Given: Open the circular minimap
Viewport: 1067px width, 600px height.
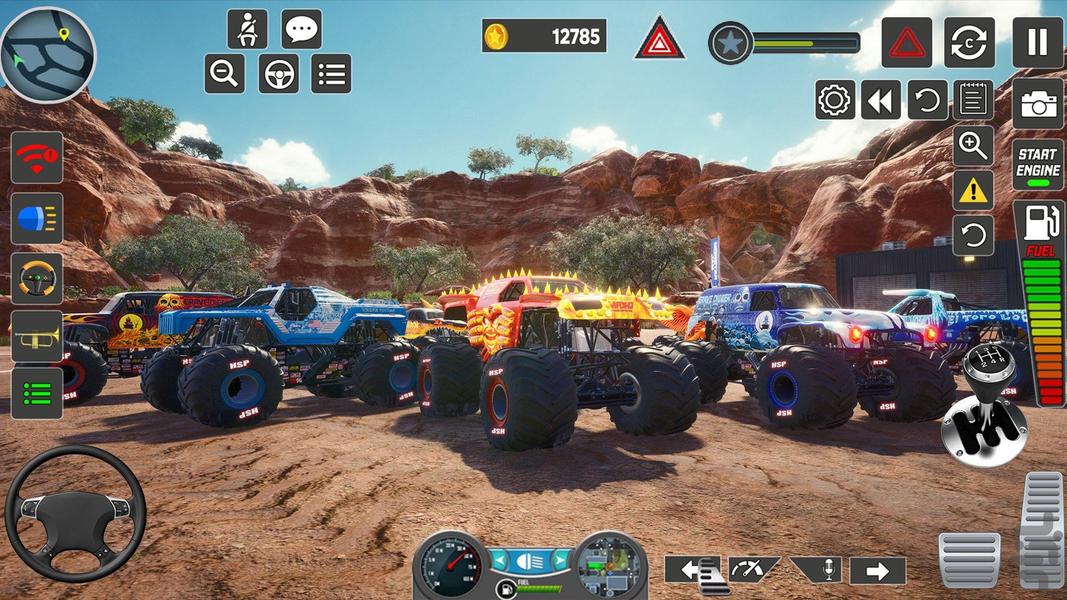Looking at the screenshot, I should [47, 55].
